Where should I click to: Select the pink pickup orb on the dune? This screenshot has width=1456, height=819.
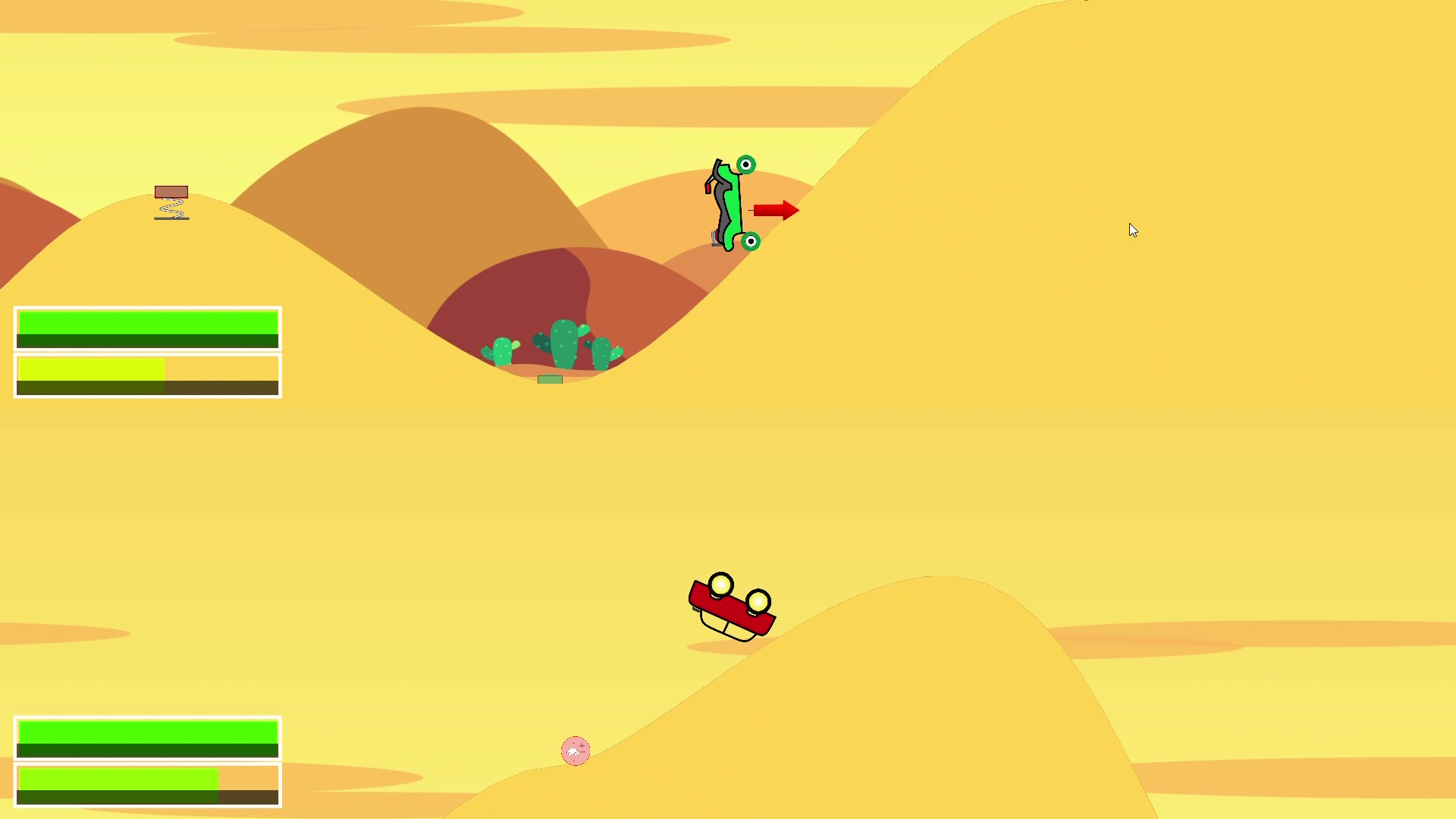pos(576,750)
